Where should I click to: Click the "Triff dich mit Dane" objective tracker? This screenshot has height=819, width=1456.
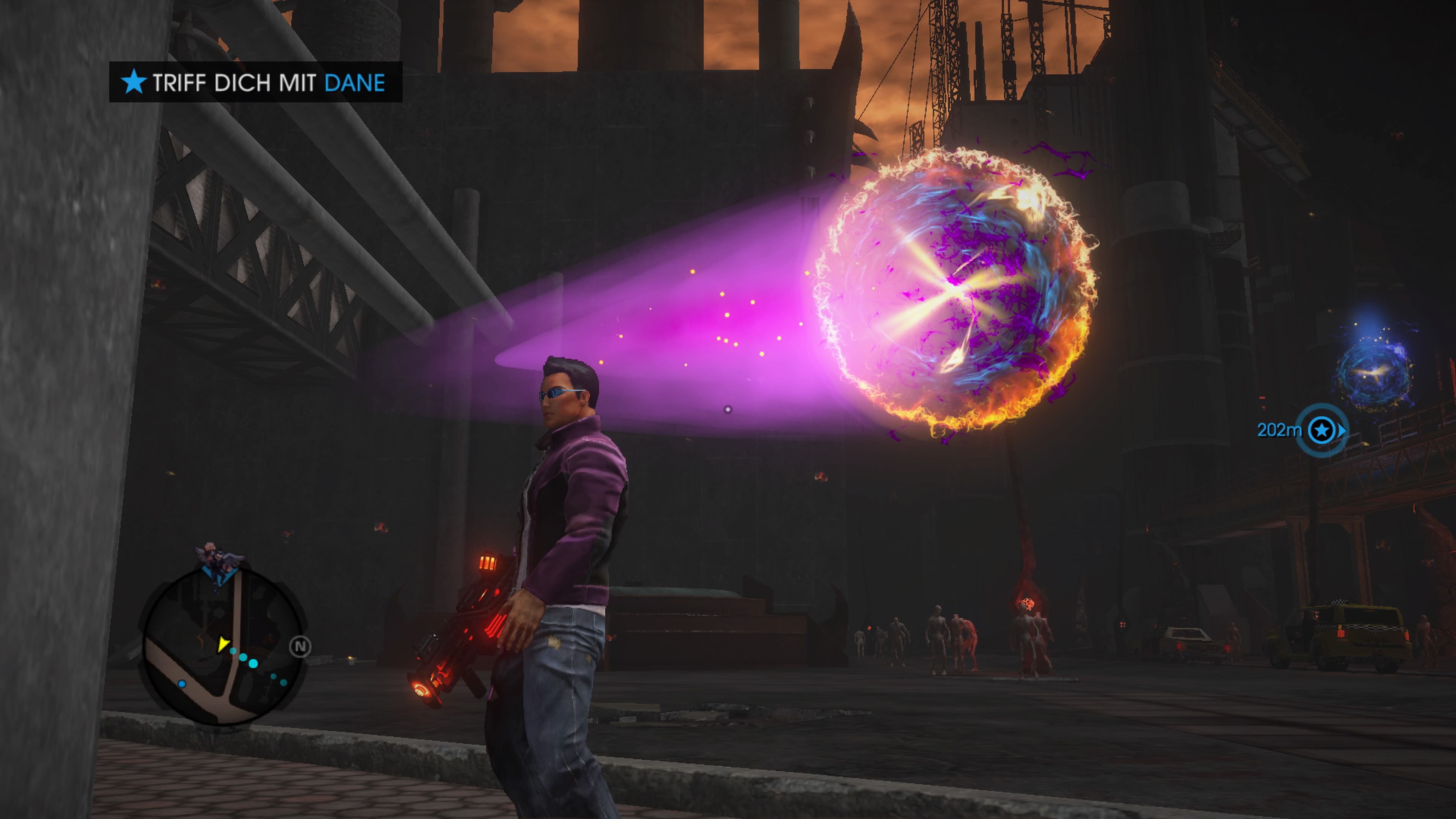coord(256,83)
